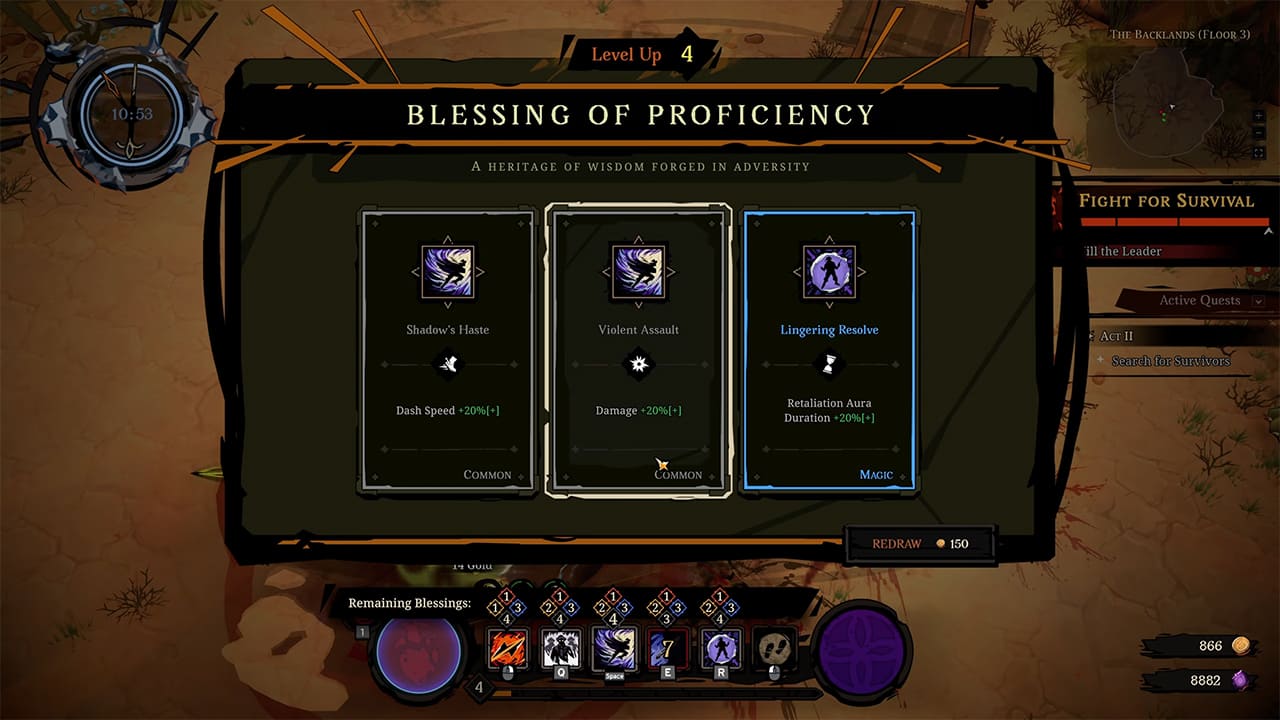Viewport: 1280px width, 720px height.
Task: Open the Search for Survivors quest entry
Action: click(x=1170, y=361)
